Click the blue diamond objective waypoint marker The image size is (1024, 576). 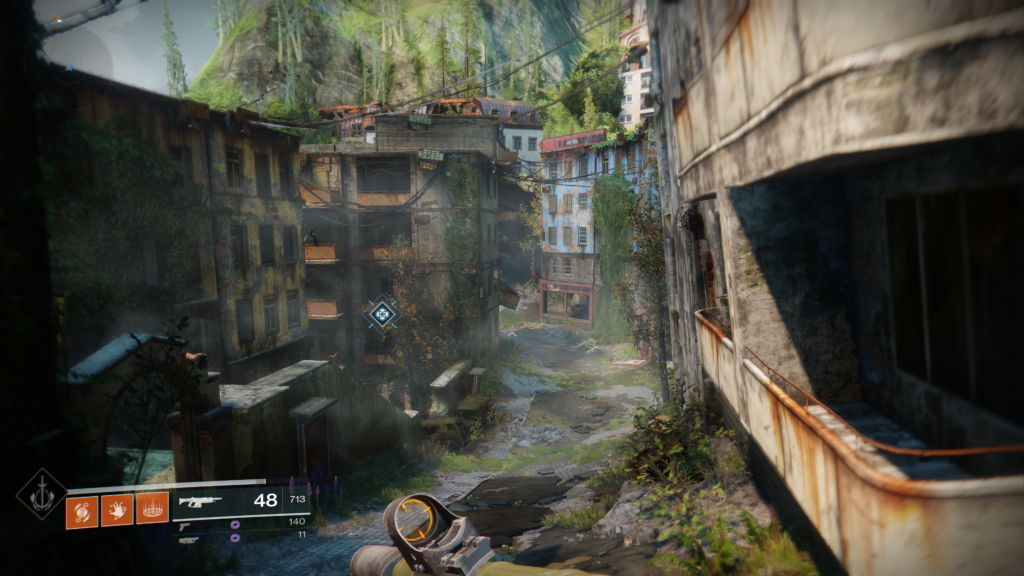tap(381, 315)
